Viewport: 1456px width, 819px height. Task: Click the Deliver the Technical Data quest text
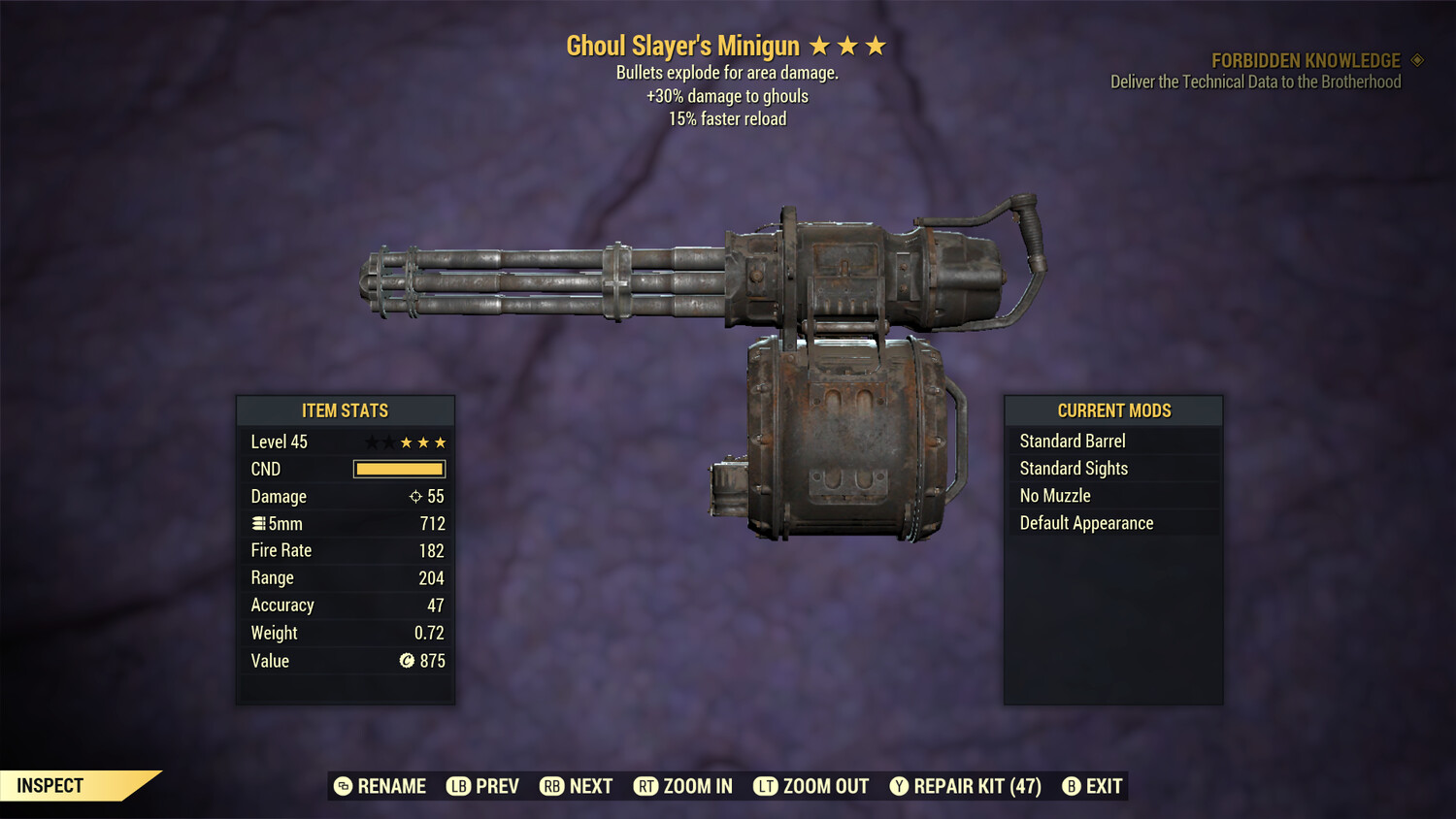click(1255, 82)
